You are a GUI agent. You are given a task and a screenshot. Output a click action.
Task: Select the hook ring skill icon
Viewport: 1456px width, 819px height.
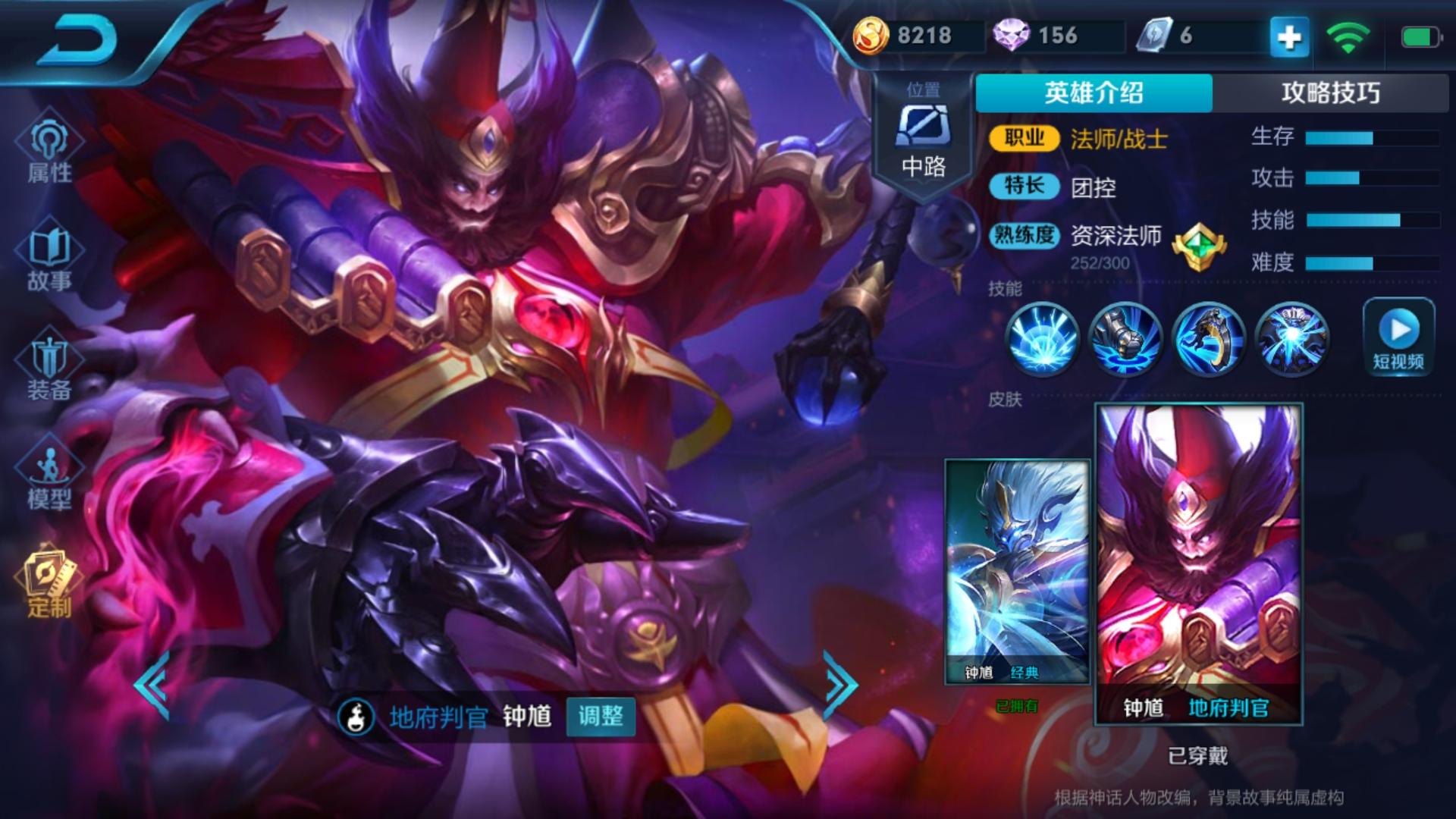pyautogui.click(x=1209, y=338)
